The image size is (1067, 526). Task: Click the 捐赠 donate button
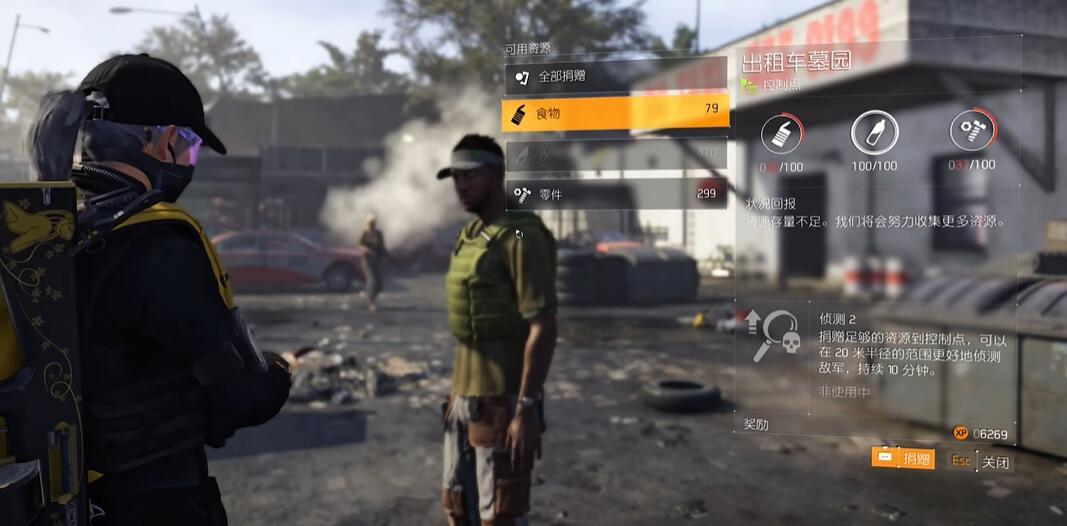pos(903,459)
